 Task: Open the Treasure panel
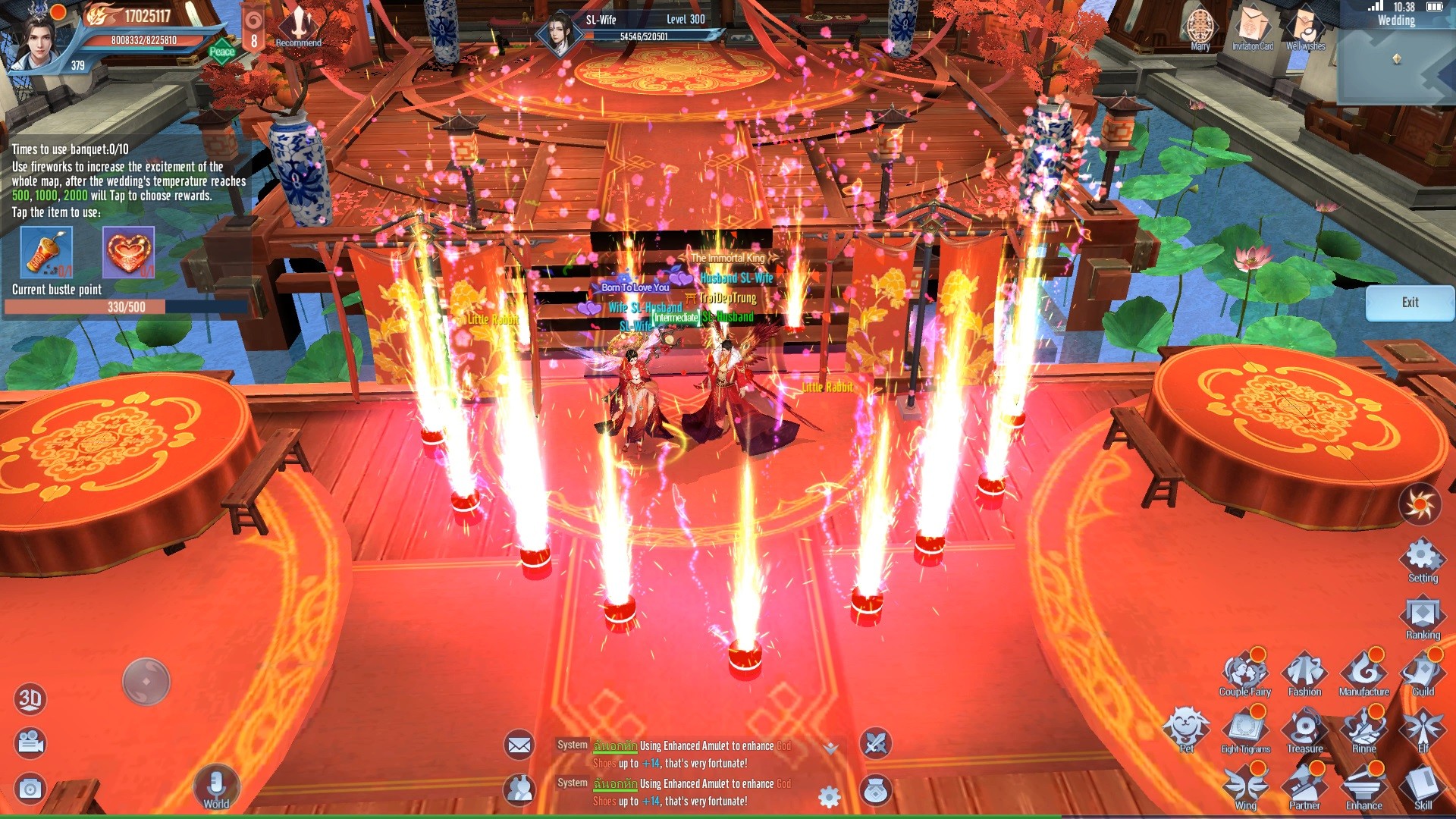pos(1304,730)
